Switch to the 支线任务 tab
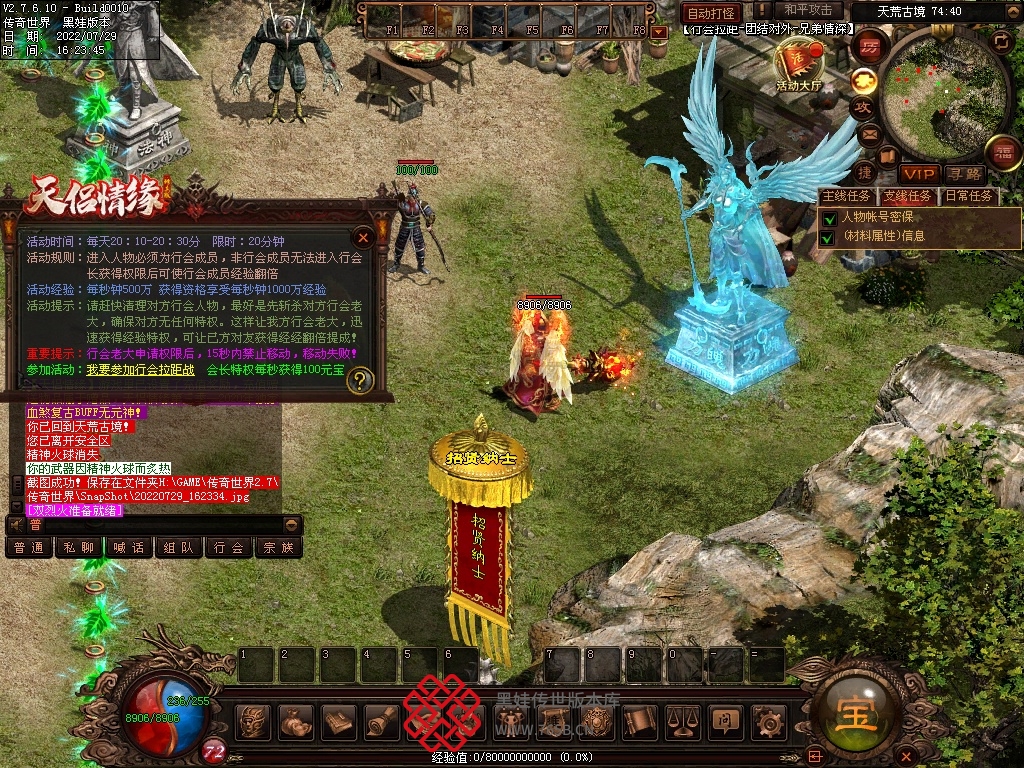 point(907,196)
